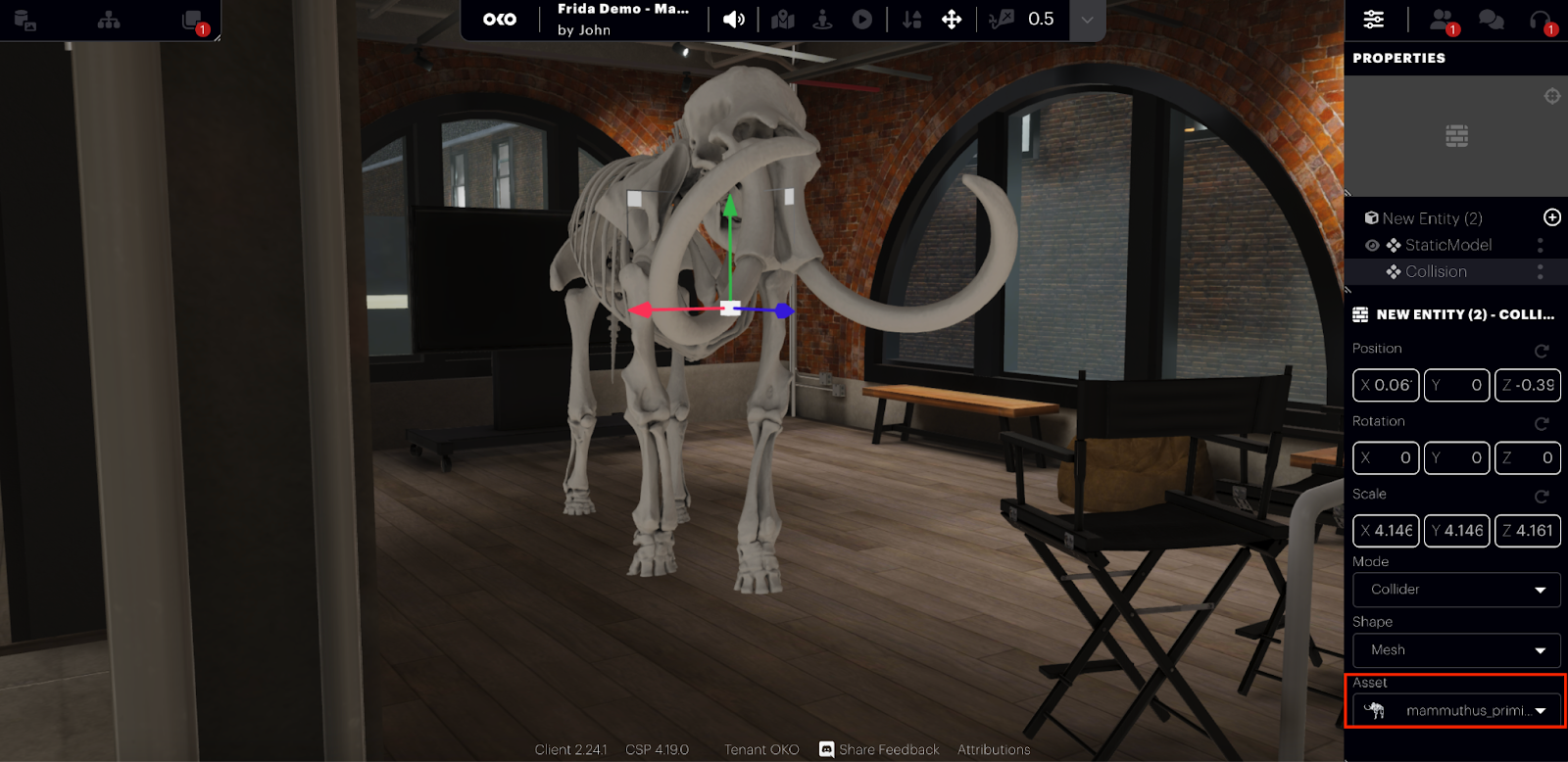Open the Asset dropdown showing mammuthus
The width and height of the screenshot is (1568, 762).
click(x=1456, y=710)
